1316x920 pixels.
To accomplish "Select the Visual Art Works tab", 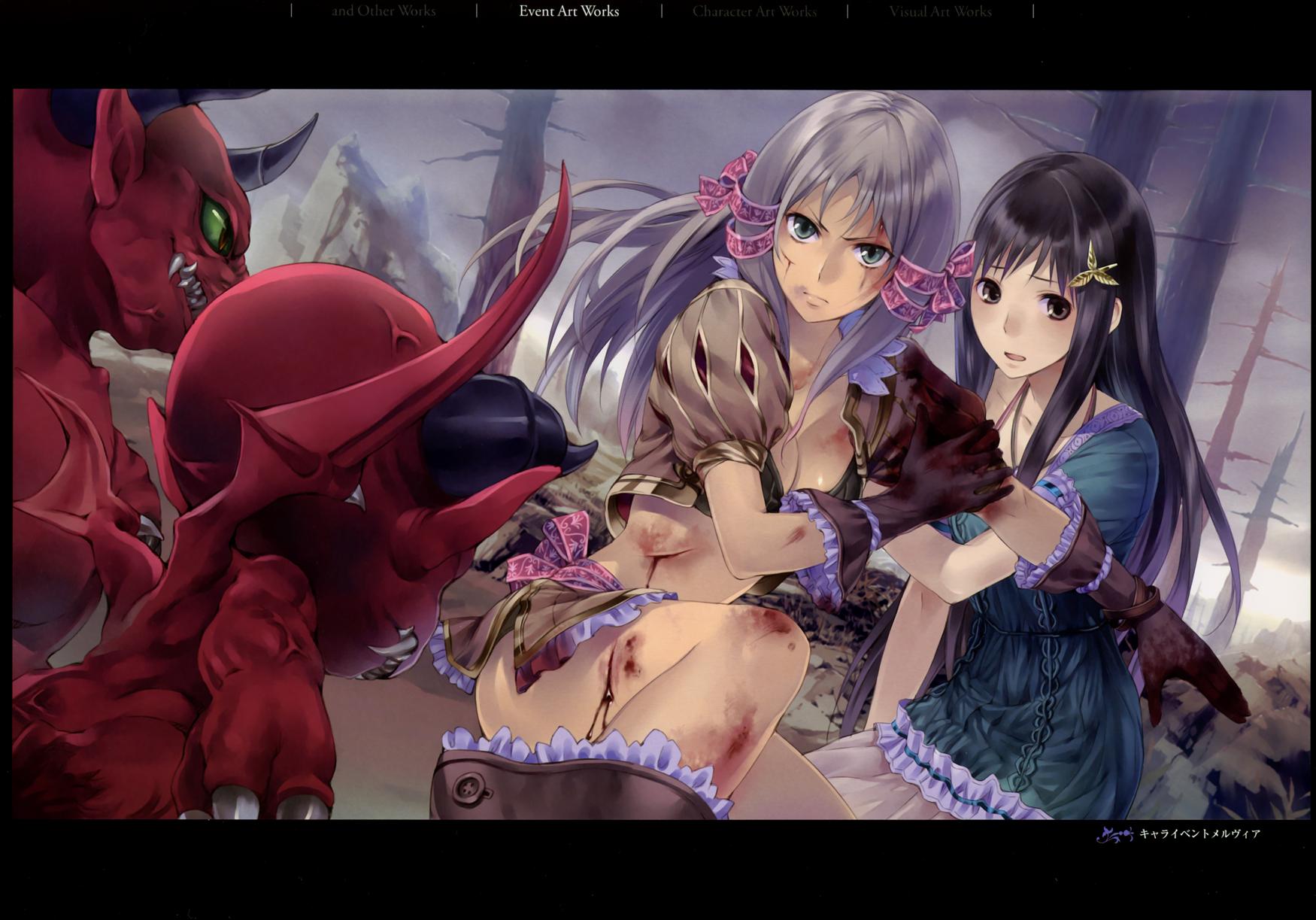I will point(940,11).
